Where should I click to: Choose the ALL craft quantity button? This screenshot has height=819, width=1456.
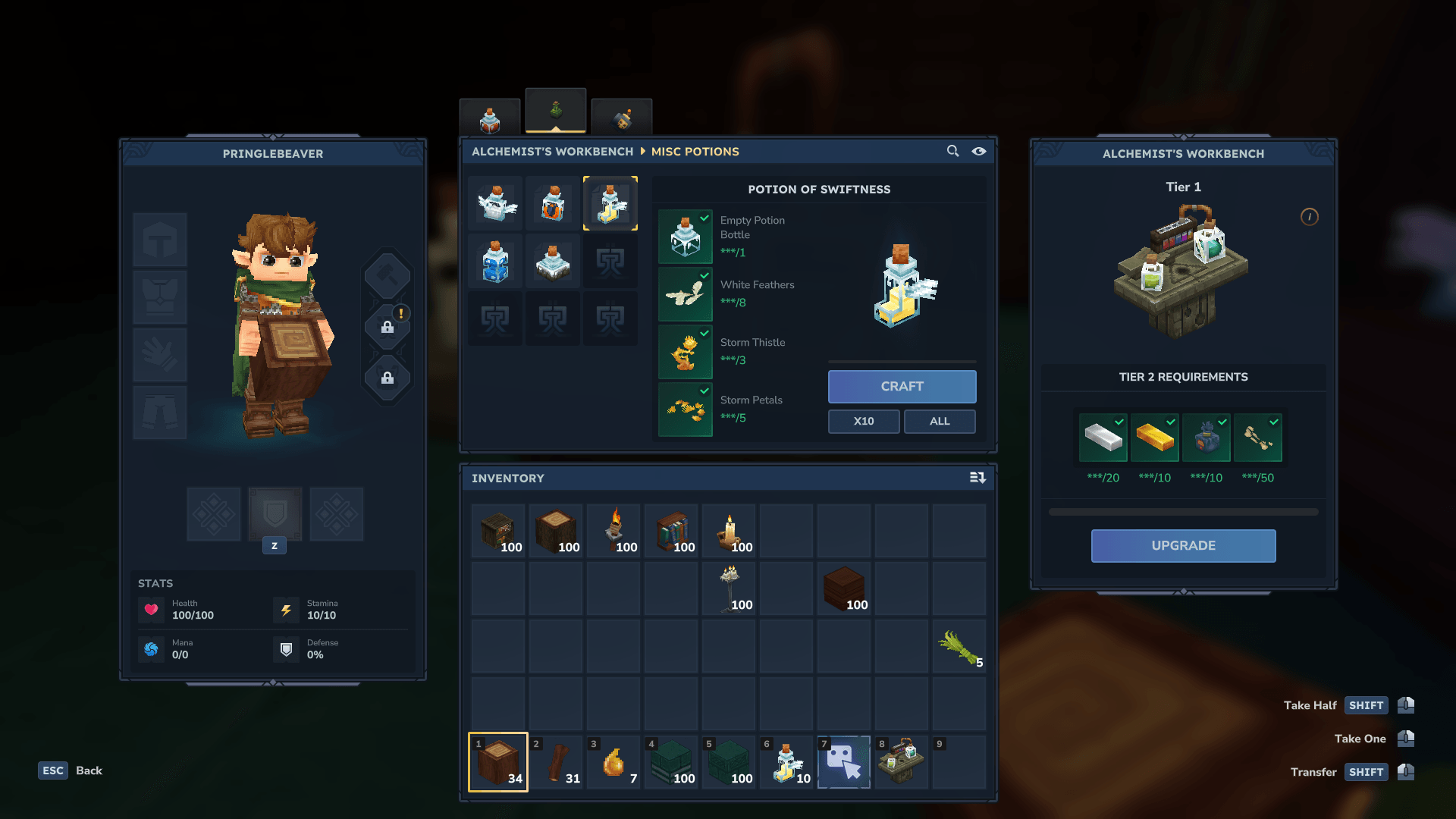pos(940,422)
